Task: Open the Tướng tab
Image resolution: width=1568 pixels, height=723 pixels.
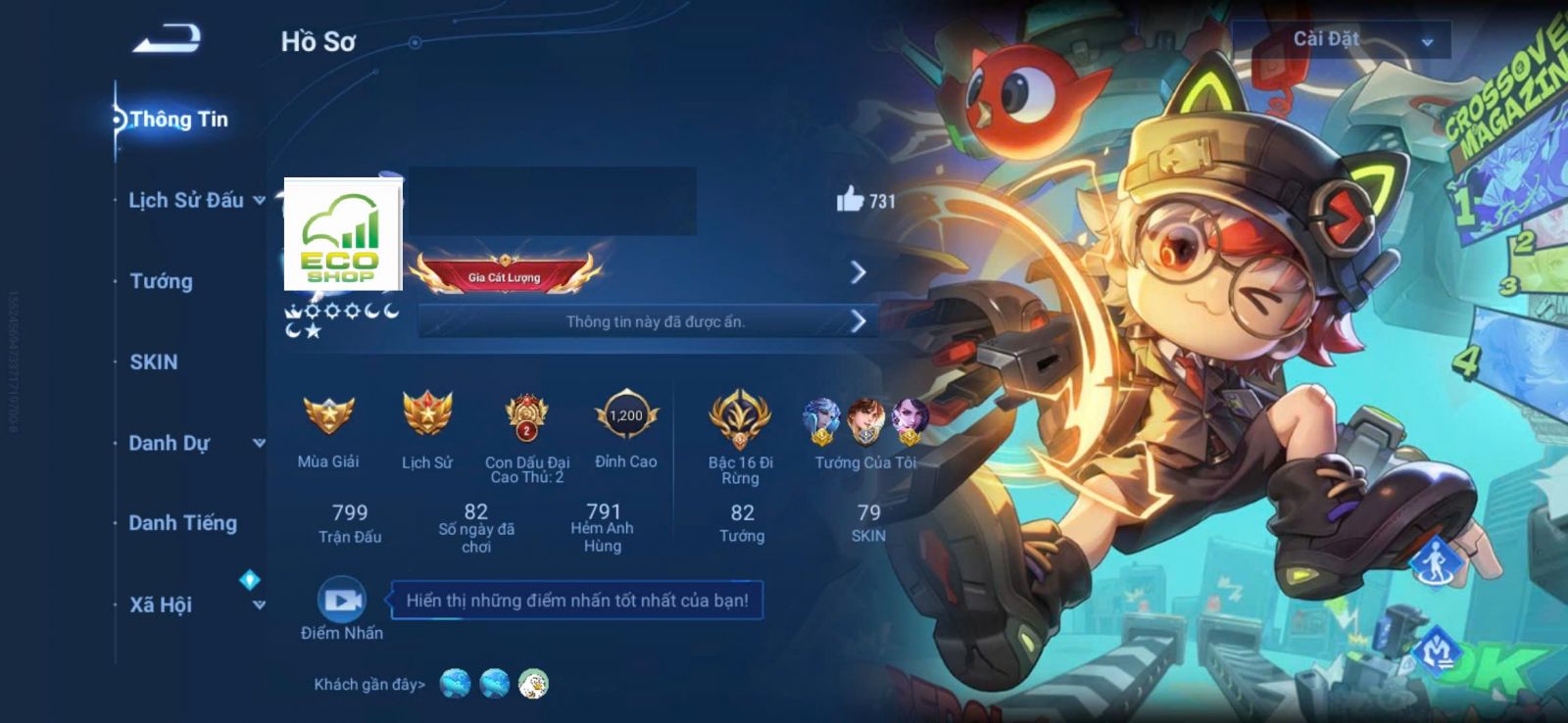Action: 162,281
